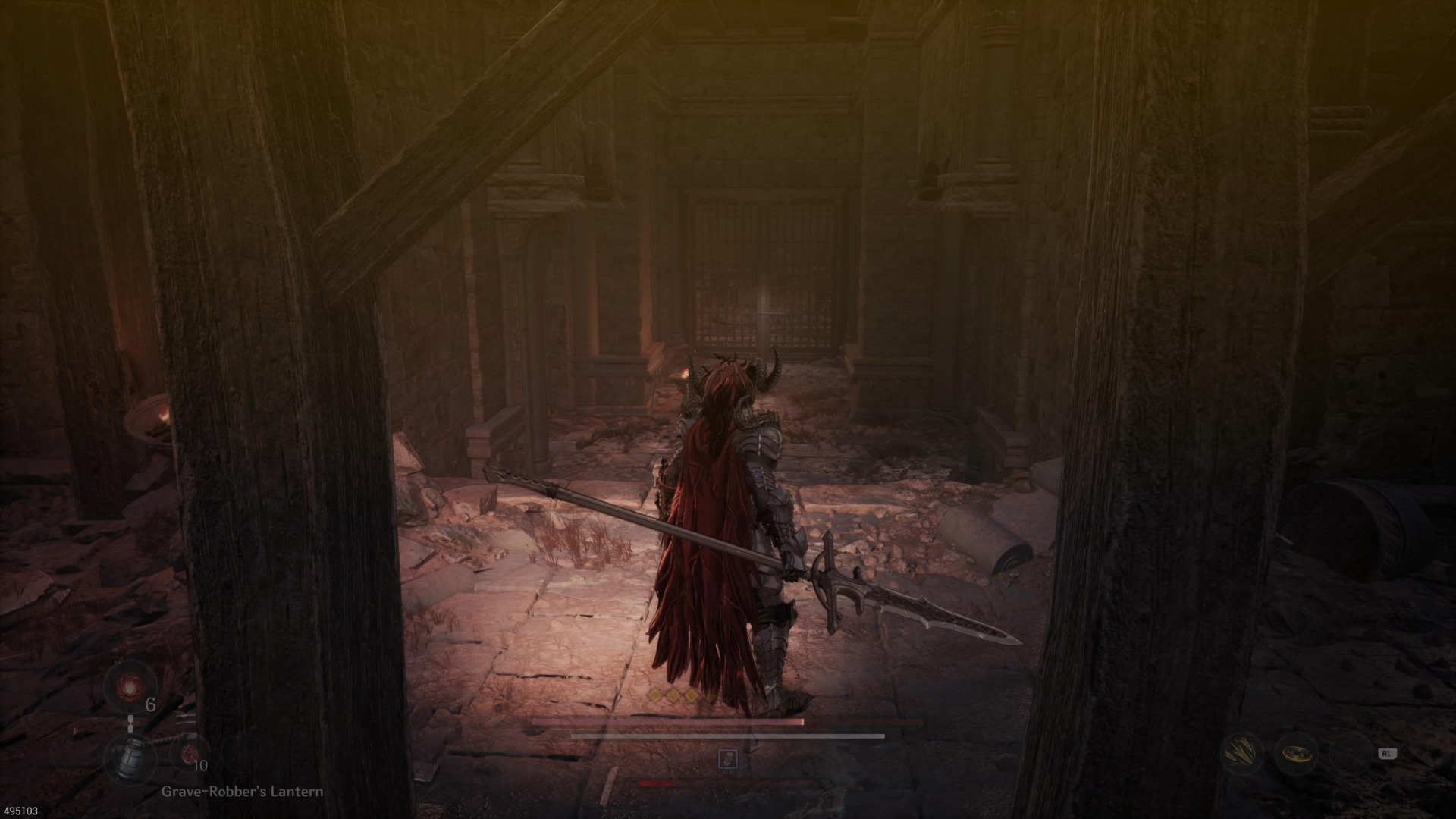Image resolution: width=1456 pixels, height=819 pixels.
Task: Click the Grave-Robber's Lantern text label
Action: (x=243, y=792)
